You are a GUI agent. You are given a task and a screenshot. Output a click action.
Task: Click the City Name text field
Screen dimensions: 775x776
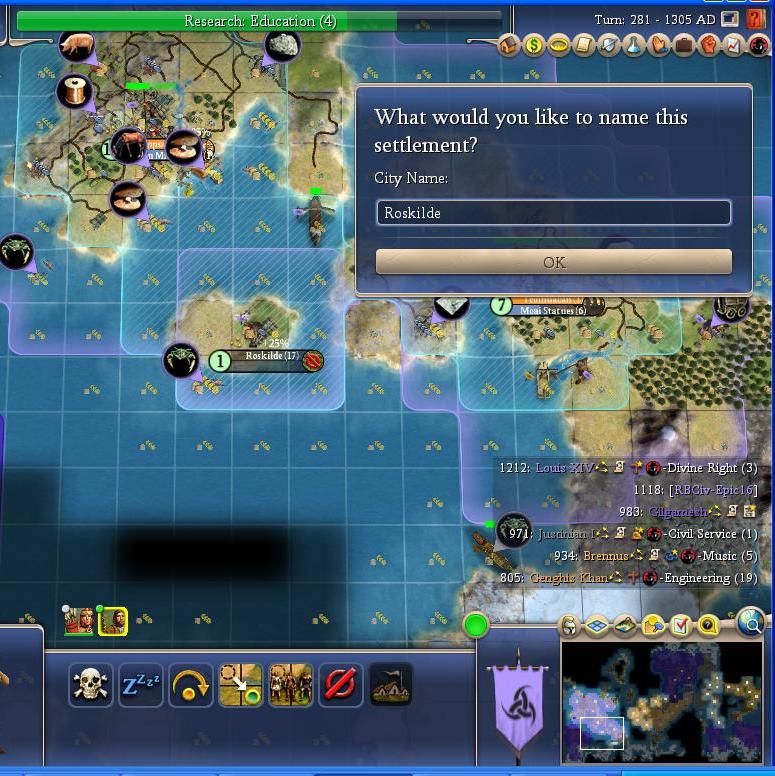tap(553, 213)
